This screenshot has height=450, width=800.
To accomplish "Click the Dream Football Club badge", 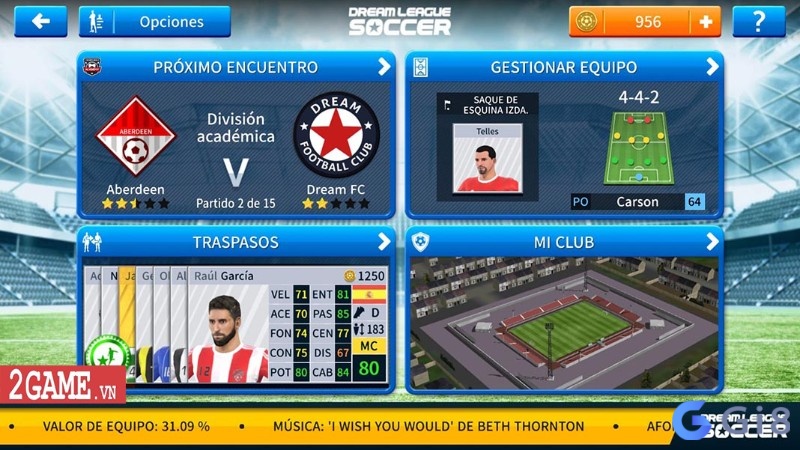I will pyautogui.click(x=336, y=138).
